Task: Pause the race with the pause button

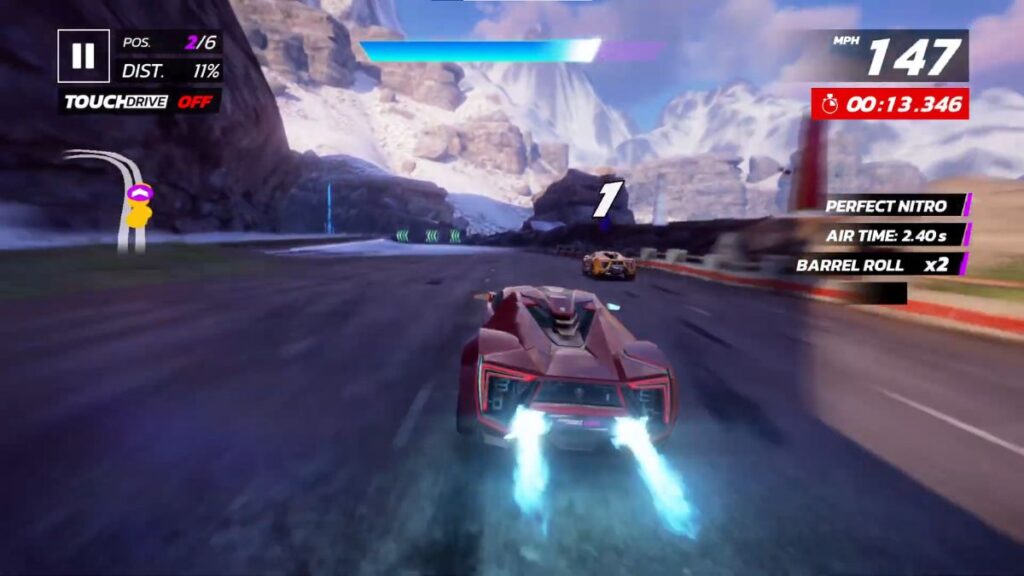Action: pos(83,56)
